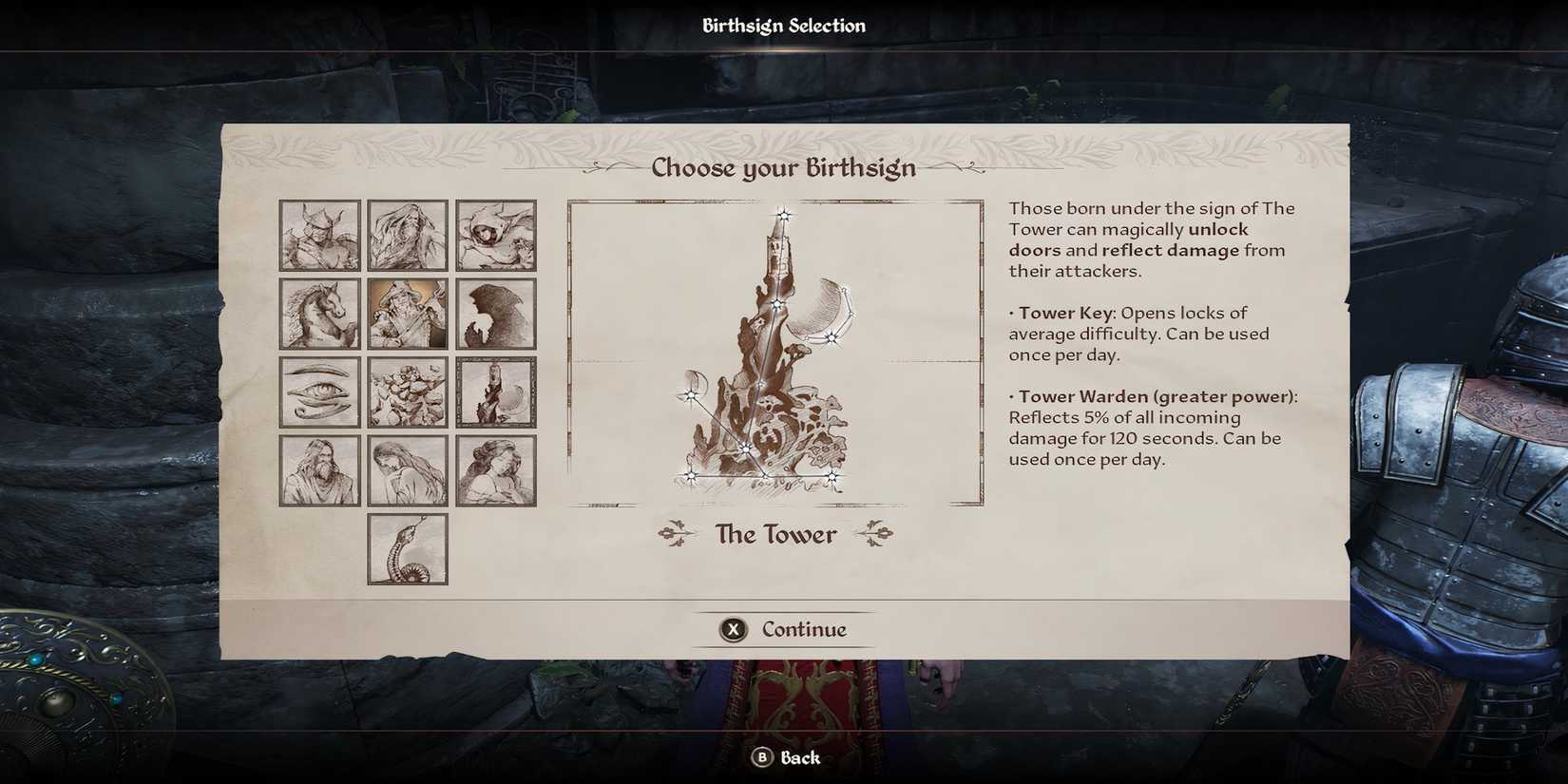Viewport: 1568px width, 784px height.
Task: Select the stone Atronach birthsign icon
Action: point(407,392)
